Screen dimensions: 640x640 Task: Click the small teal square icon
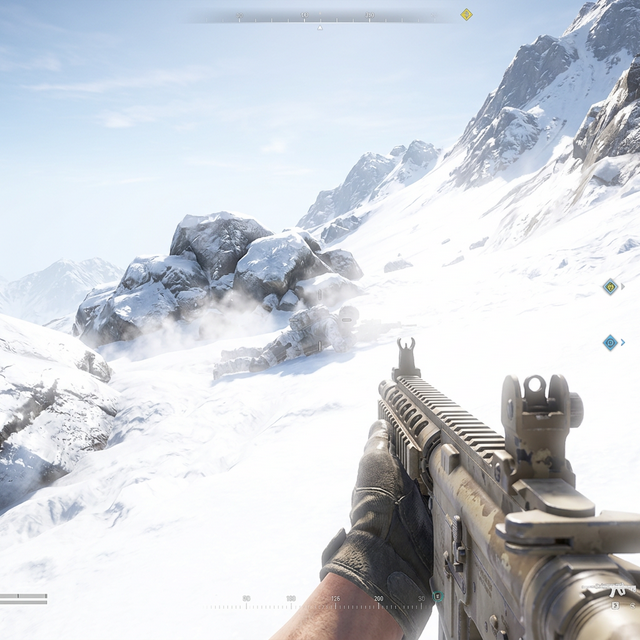(x=436, y=596)
